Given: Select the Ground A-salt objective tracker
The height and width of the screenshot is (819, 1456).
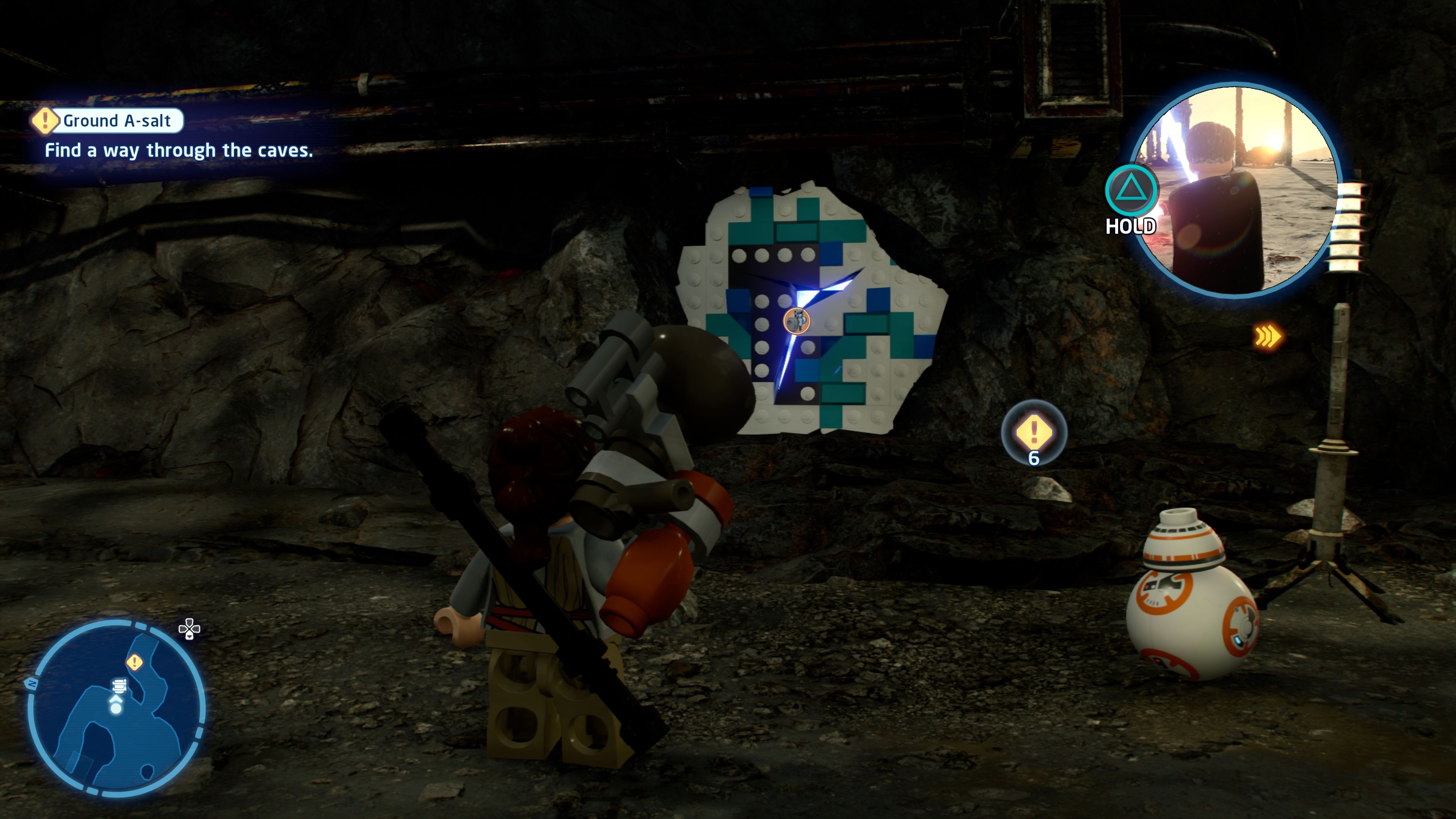Looking at the screenshot, I should [108, 121].
